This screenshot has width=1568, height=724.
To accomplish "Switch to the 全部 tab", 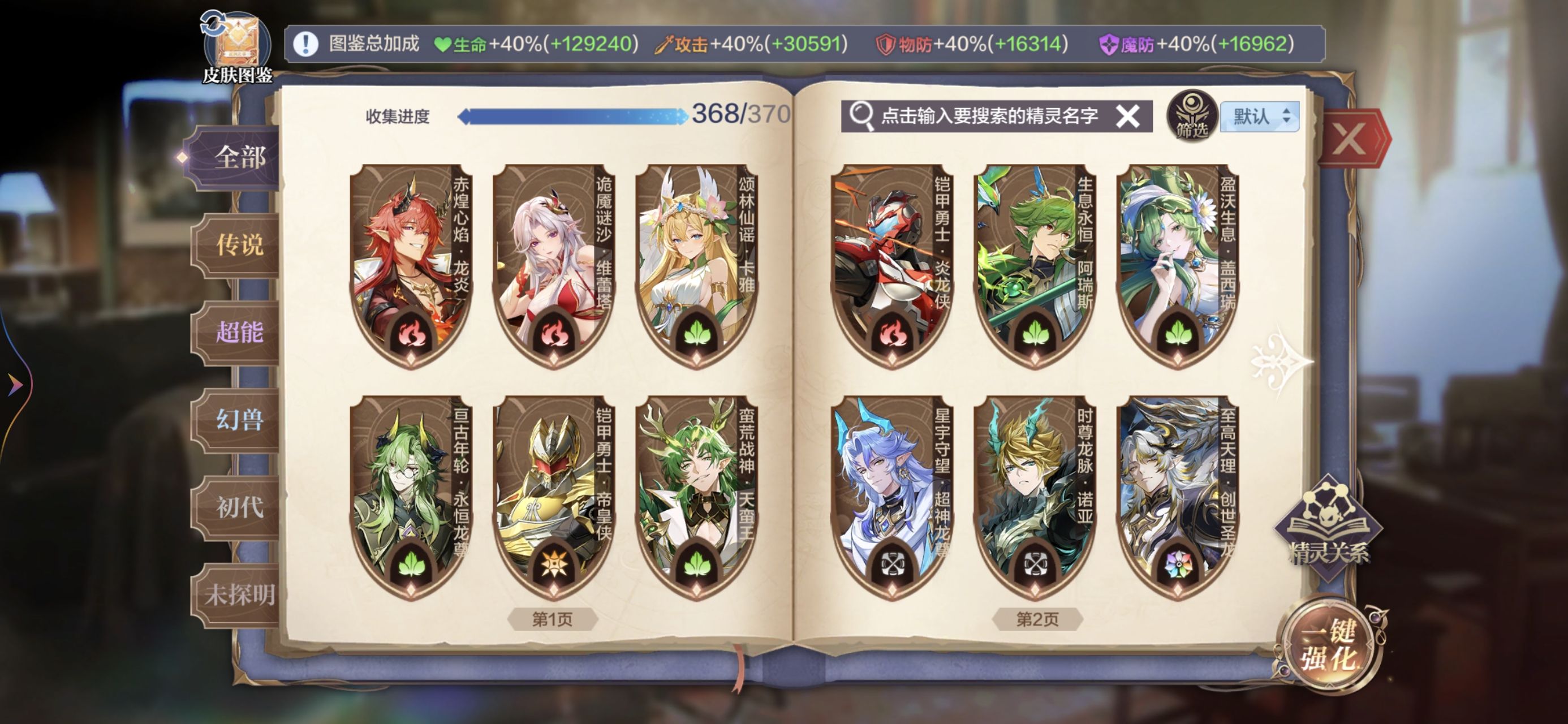I will point(239,158).
